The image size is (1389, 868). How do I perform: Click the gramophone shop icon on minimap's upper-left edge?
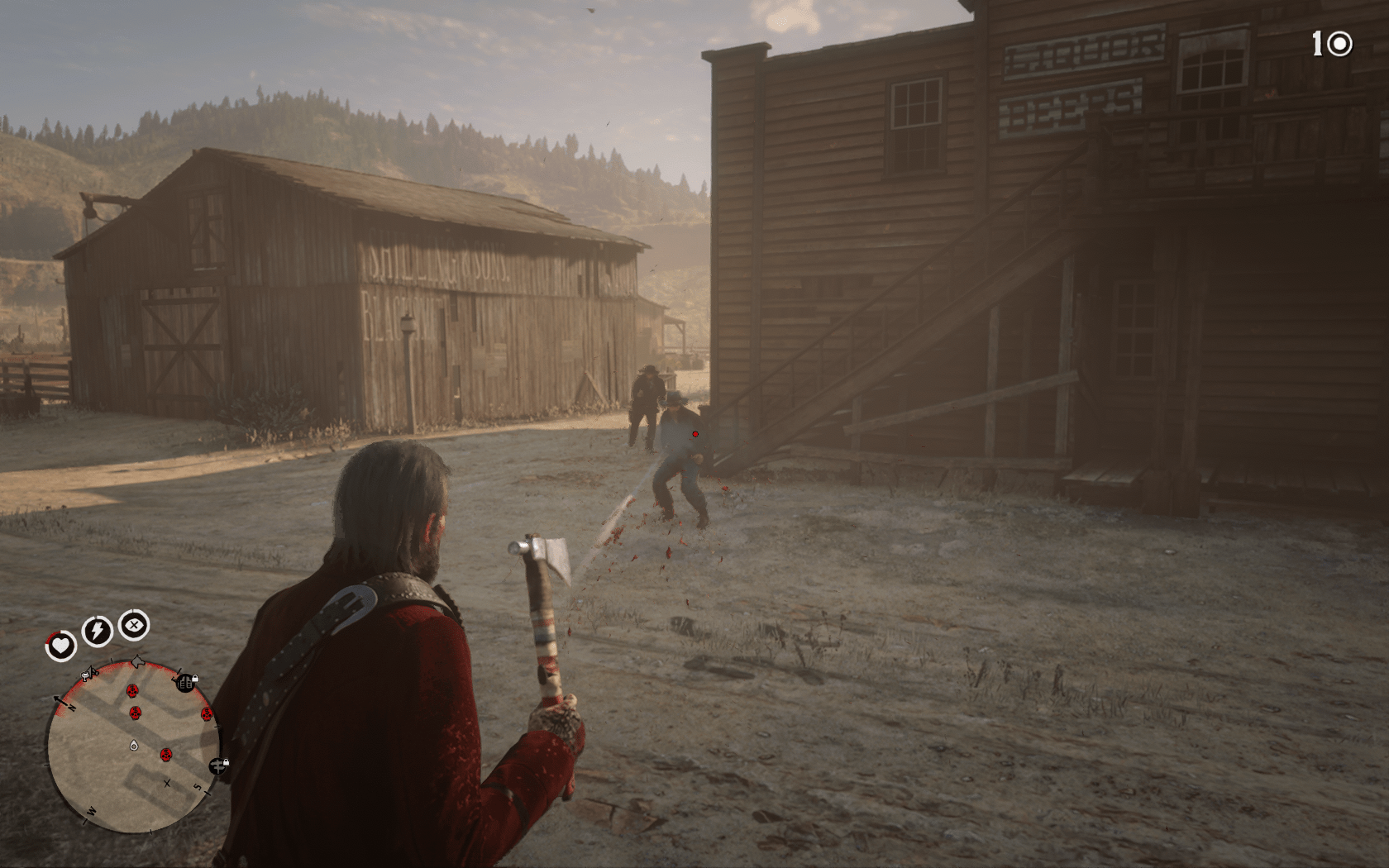(88, 675)
